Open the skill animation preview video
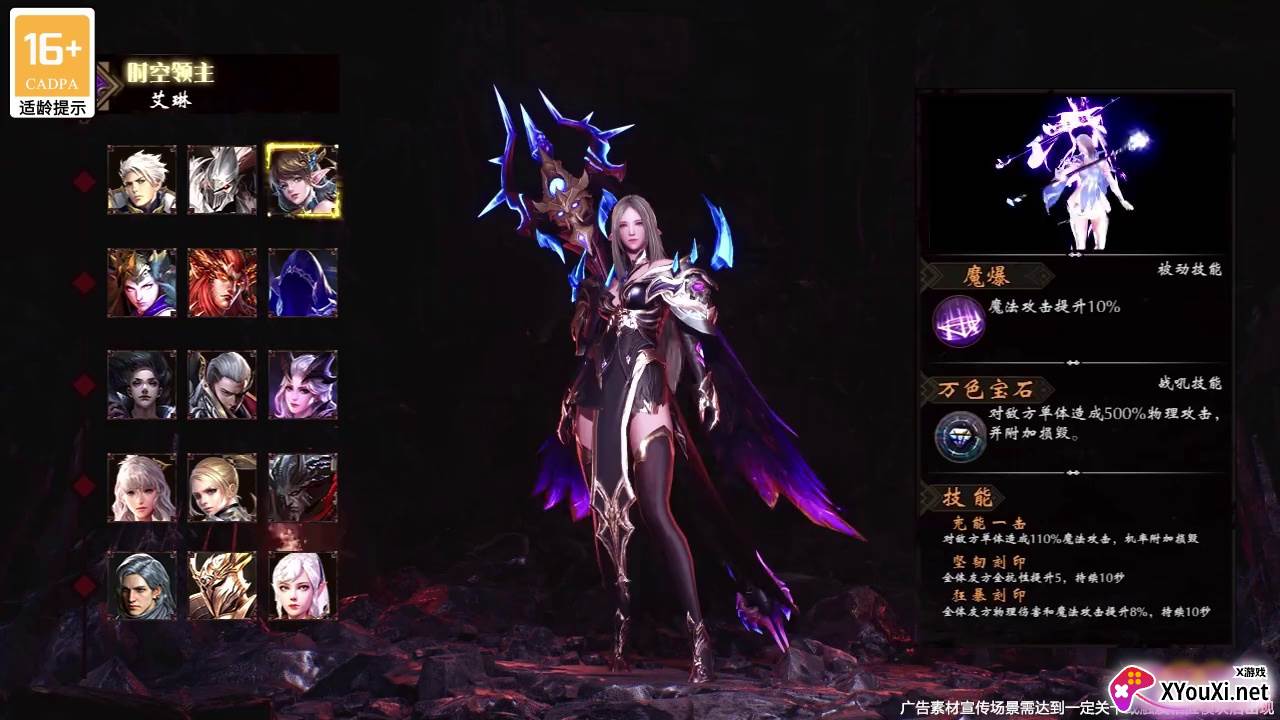The image size is (1280, 720). tap(1074, 174)
